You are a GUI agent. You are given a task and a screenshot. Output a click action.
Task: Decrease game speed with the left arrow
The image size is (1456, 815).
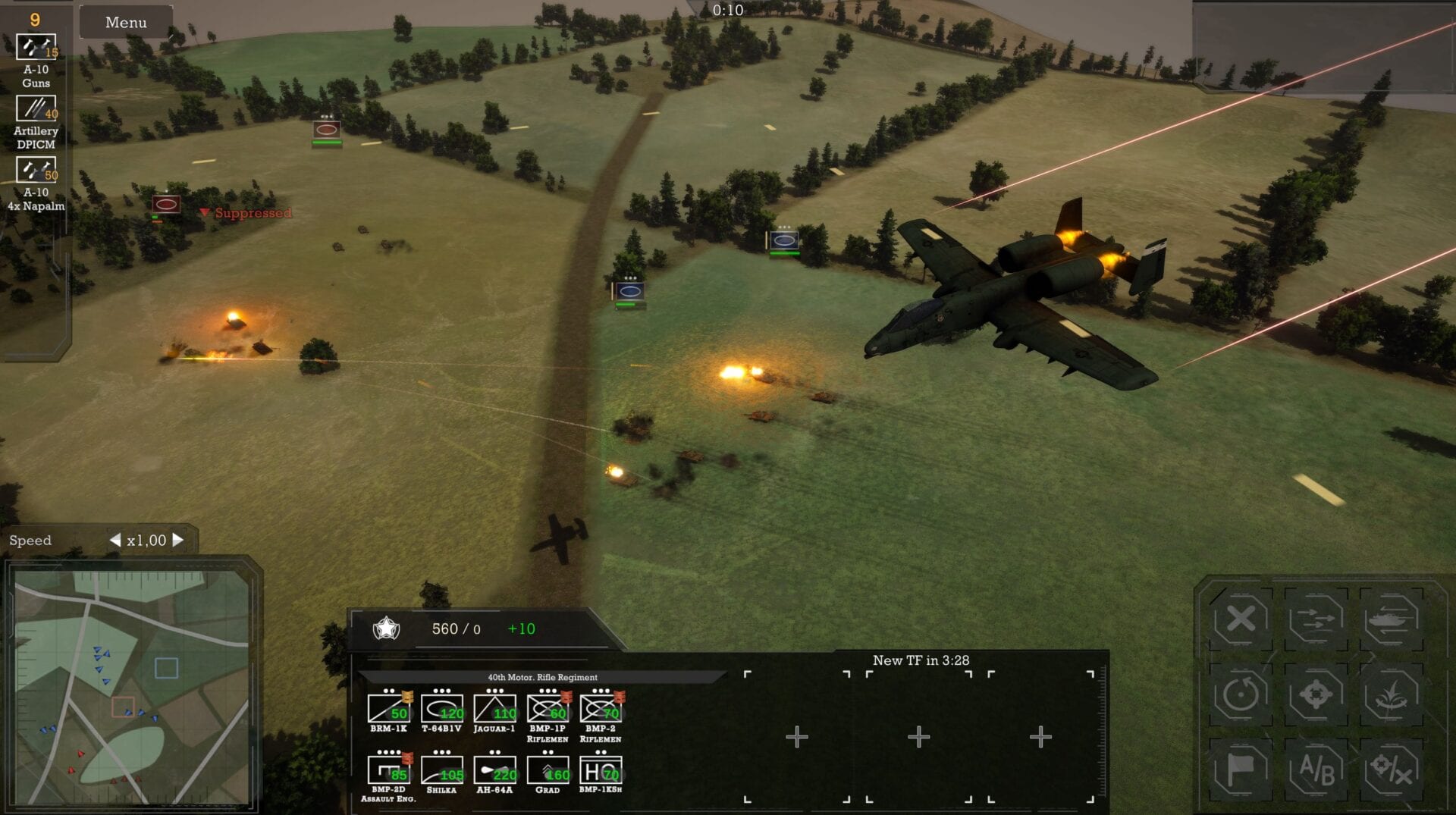[x=115, y=540]
